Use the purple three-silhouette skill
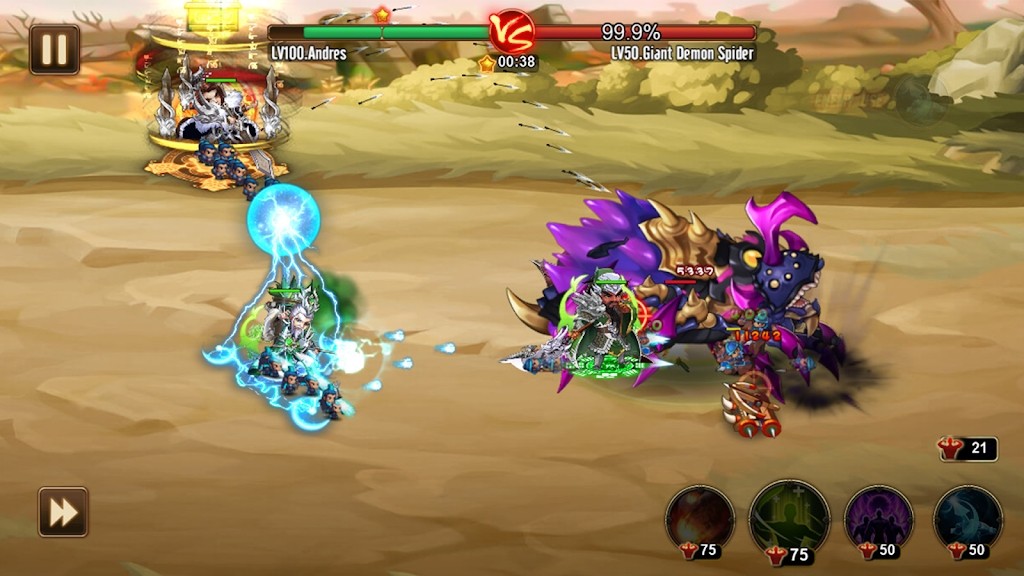The image size is (1024, 576). [x=878, y=517]
